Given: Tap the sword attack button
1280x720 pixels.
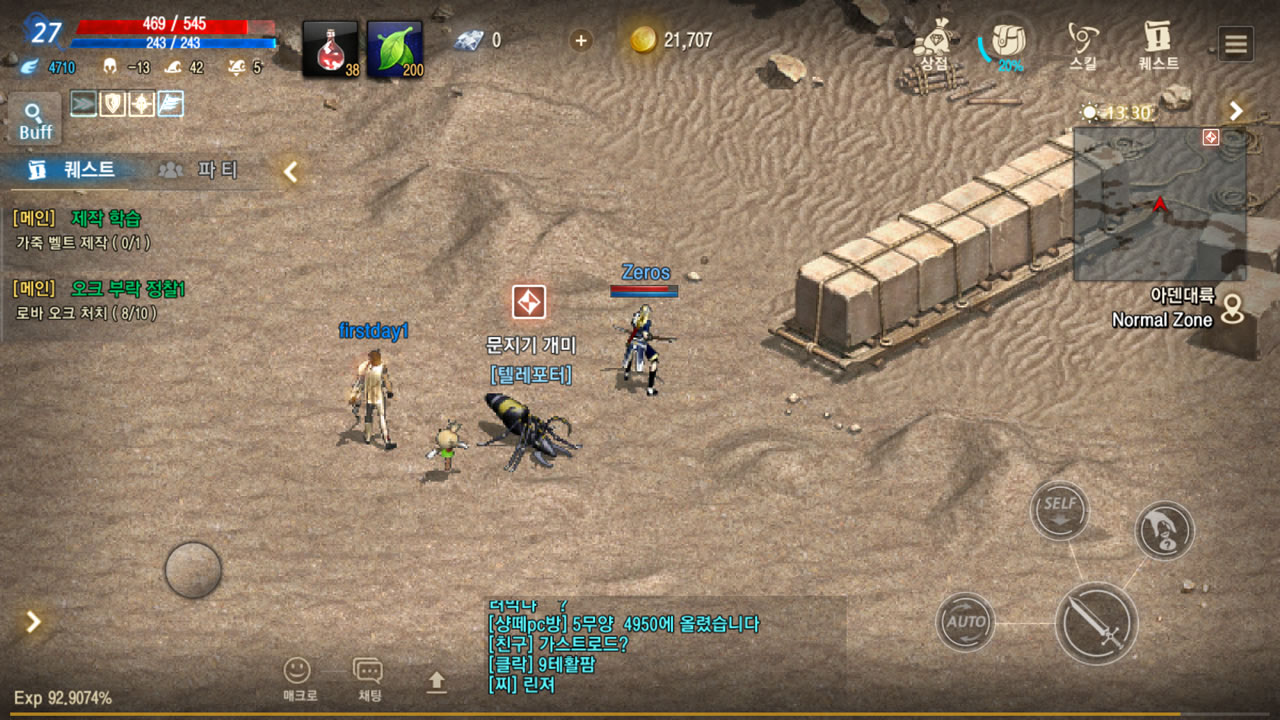Looking at the screenshot, I should (x=1096, y=623).
